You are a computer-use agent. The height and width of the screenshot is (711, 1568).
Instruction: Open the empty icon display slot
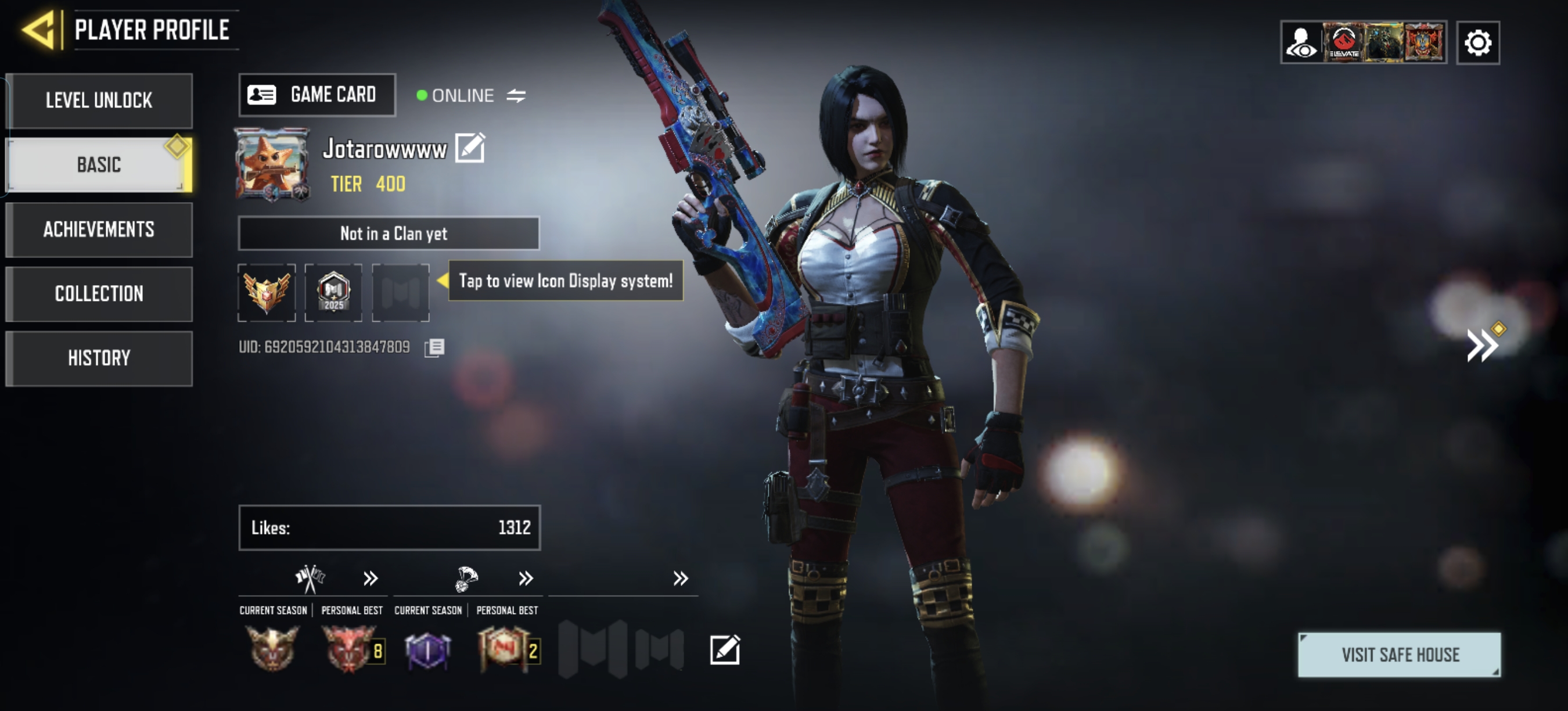coord(401,293)
